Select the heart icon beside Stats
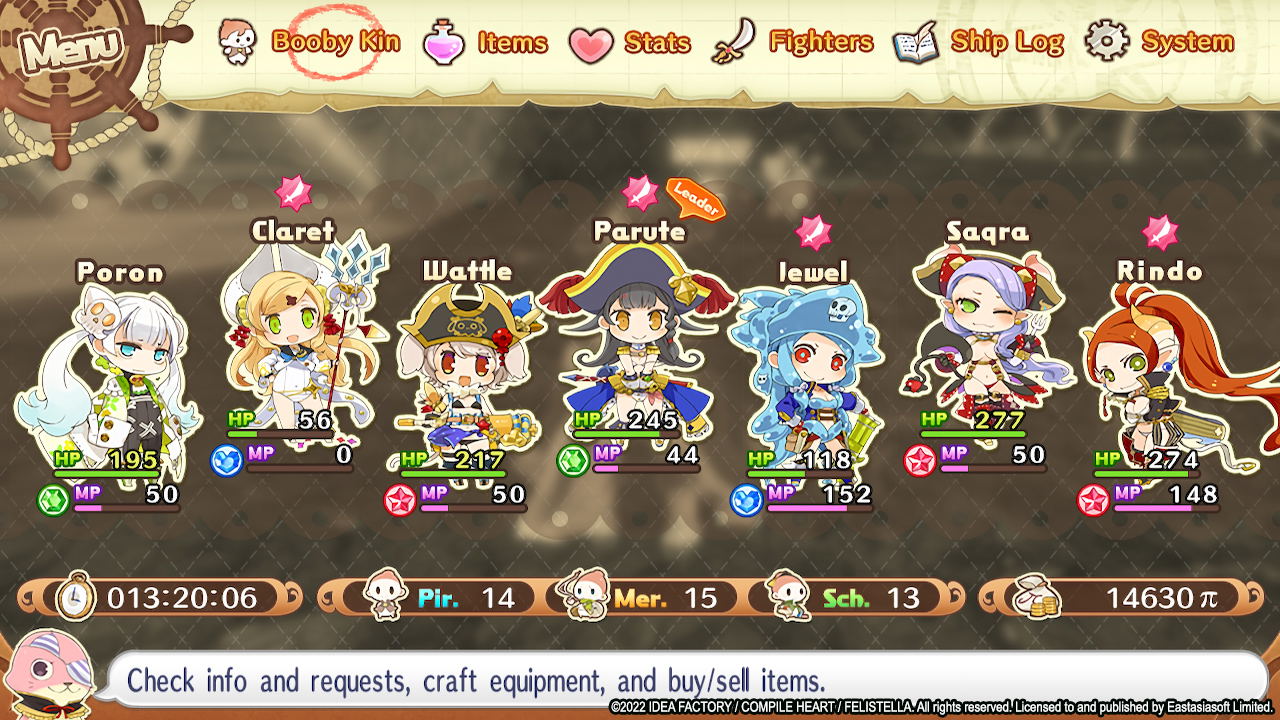This screenshot has width=1280, height=720. click(591, 42)
